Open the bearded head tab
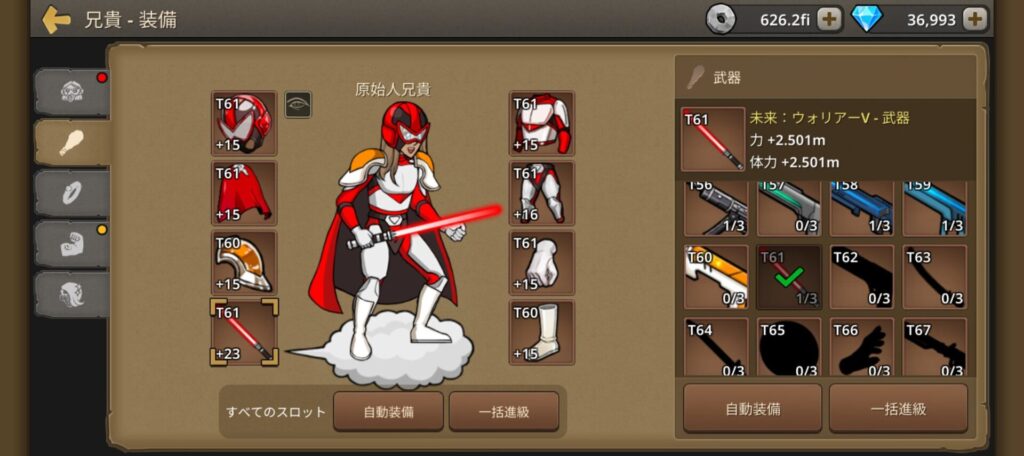This screenshot has height=456, width=1024. (x=70, y=293)
